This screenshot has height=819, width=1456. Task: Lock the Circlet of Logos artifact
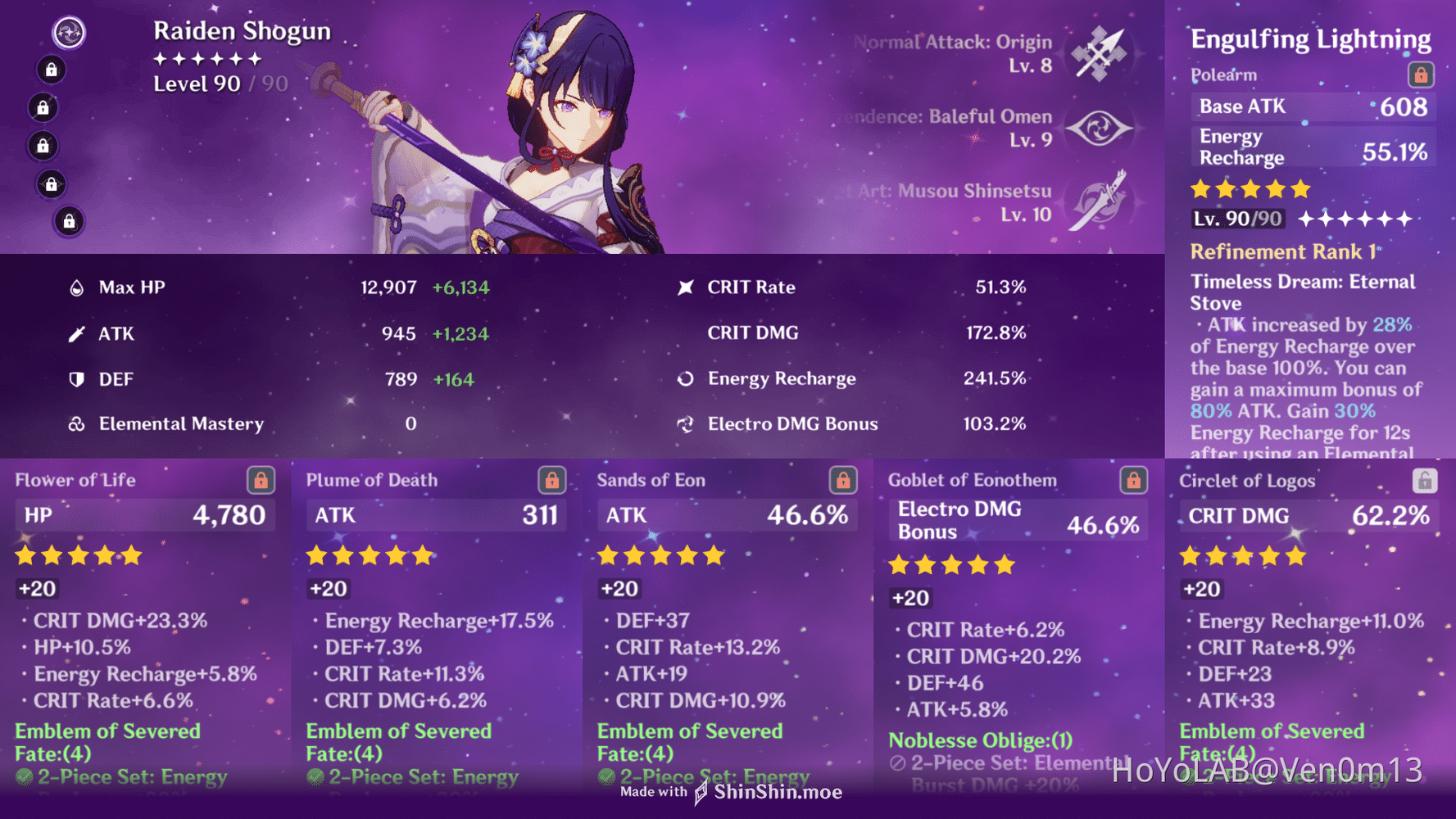coord(1425,481)
